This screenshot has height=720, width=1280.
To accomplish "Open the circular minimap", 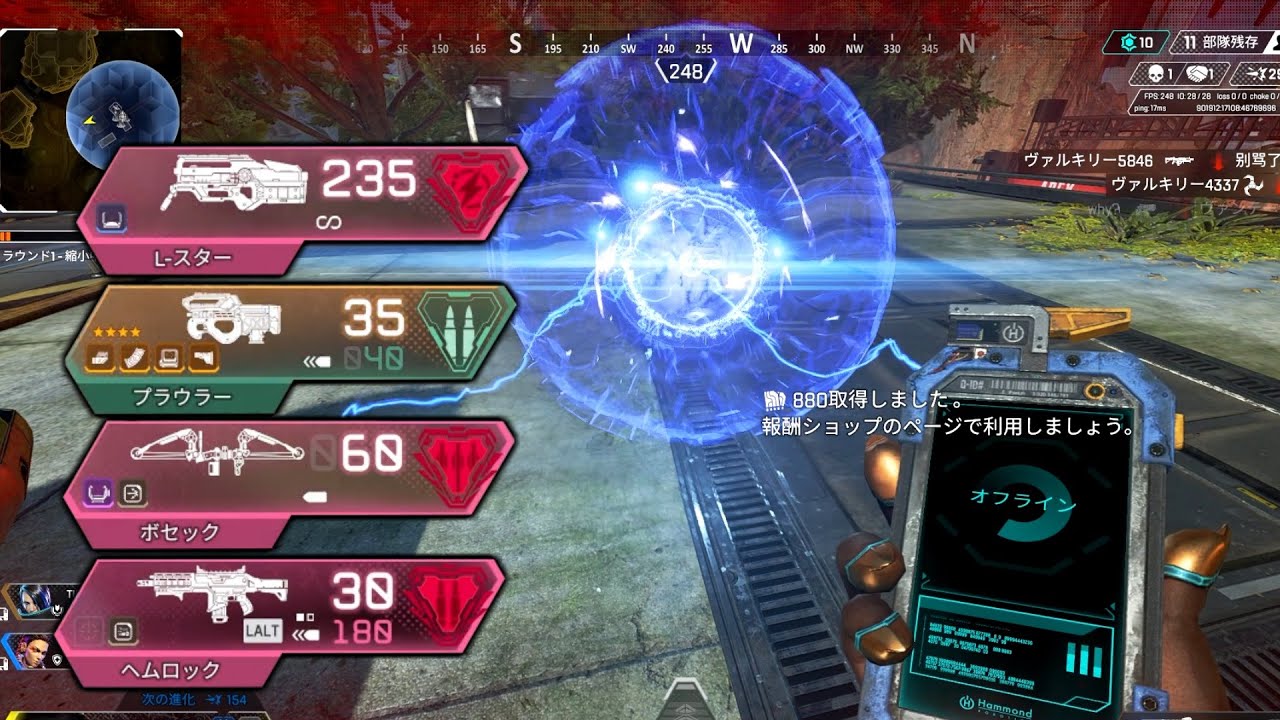I will pyautogui.click(x=122, y=115).
